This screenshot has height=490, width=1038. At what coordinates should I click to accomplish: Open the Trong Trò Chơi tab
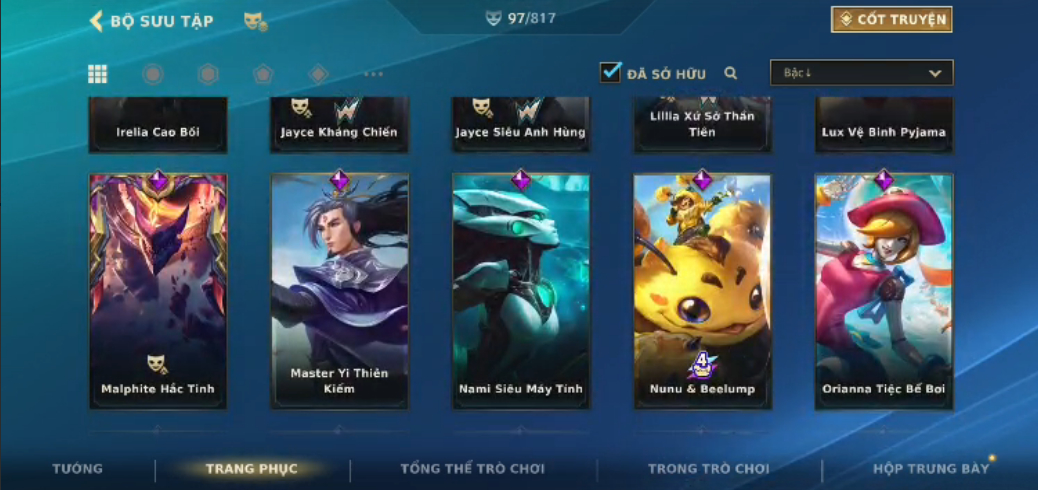(709, 469)
